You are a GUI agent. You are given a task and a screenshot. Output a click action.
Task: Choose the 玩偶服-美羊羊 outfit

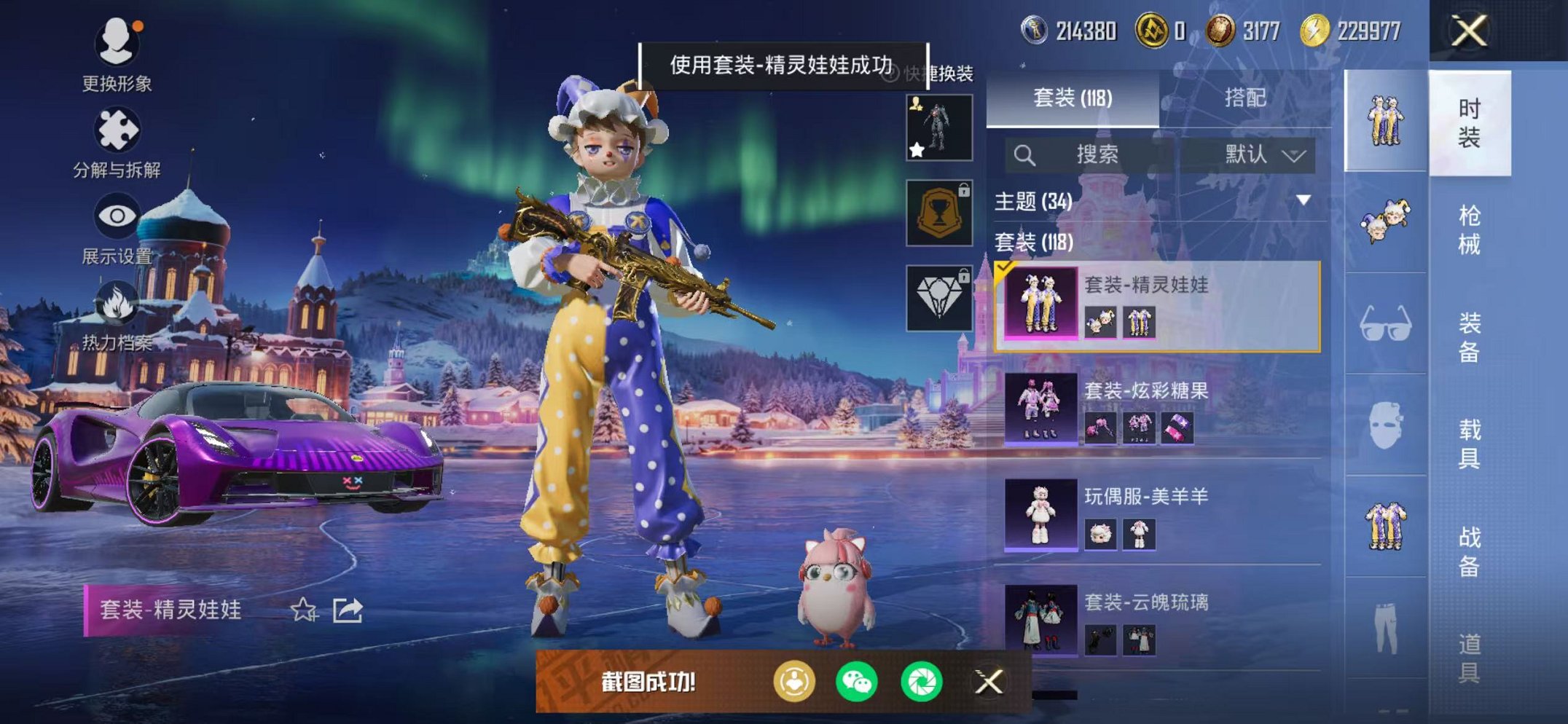(1159, 514)
